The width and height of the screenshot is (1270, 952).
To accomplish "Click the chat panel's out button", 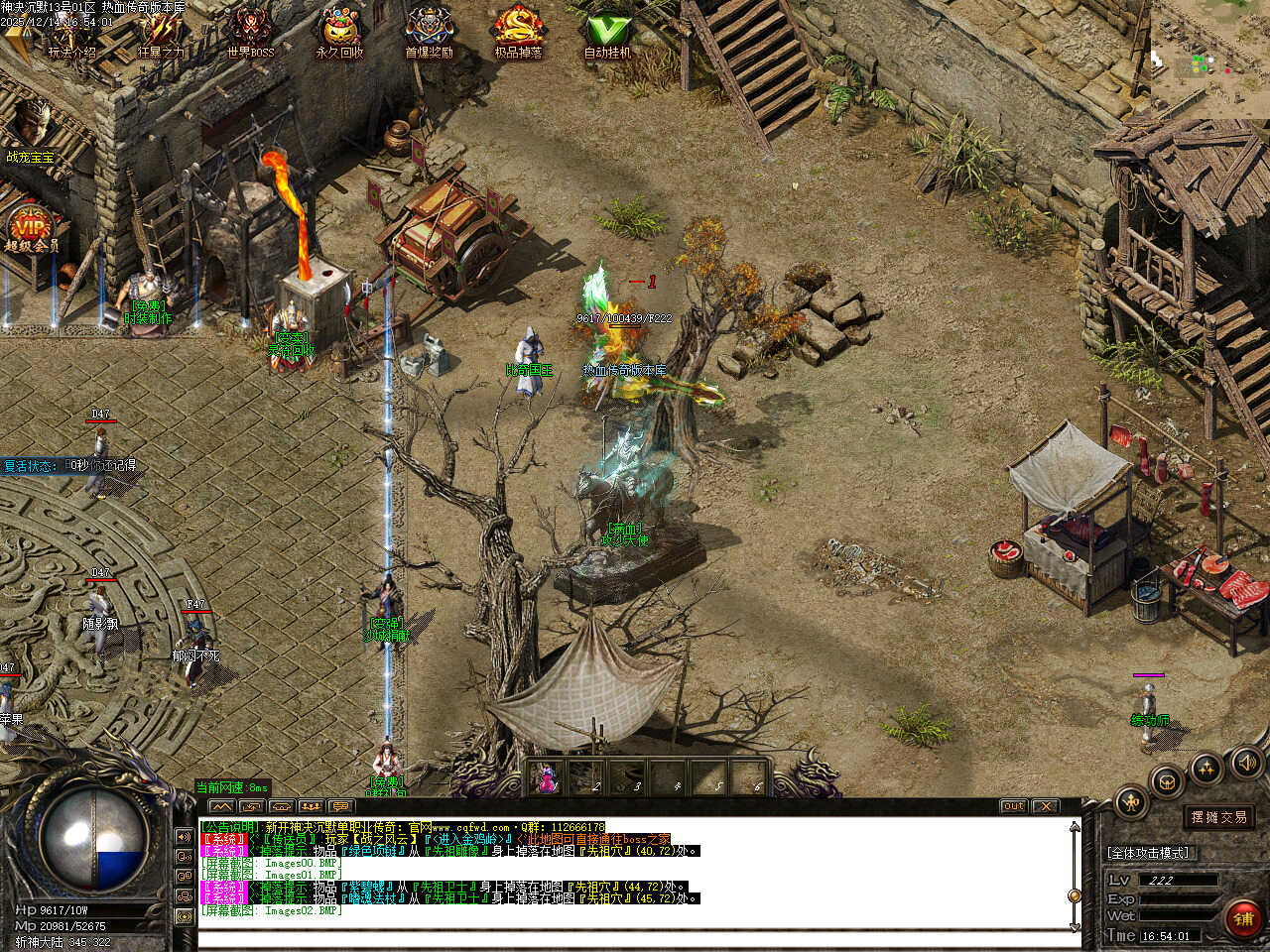I will coord(1013,806).
